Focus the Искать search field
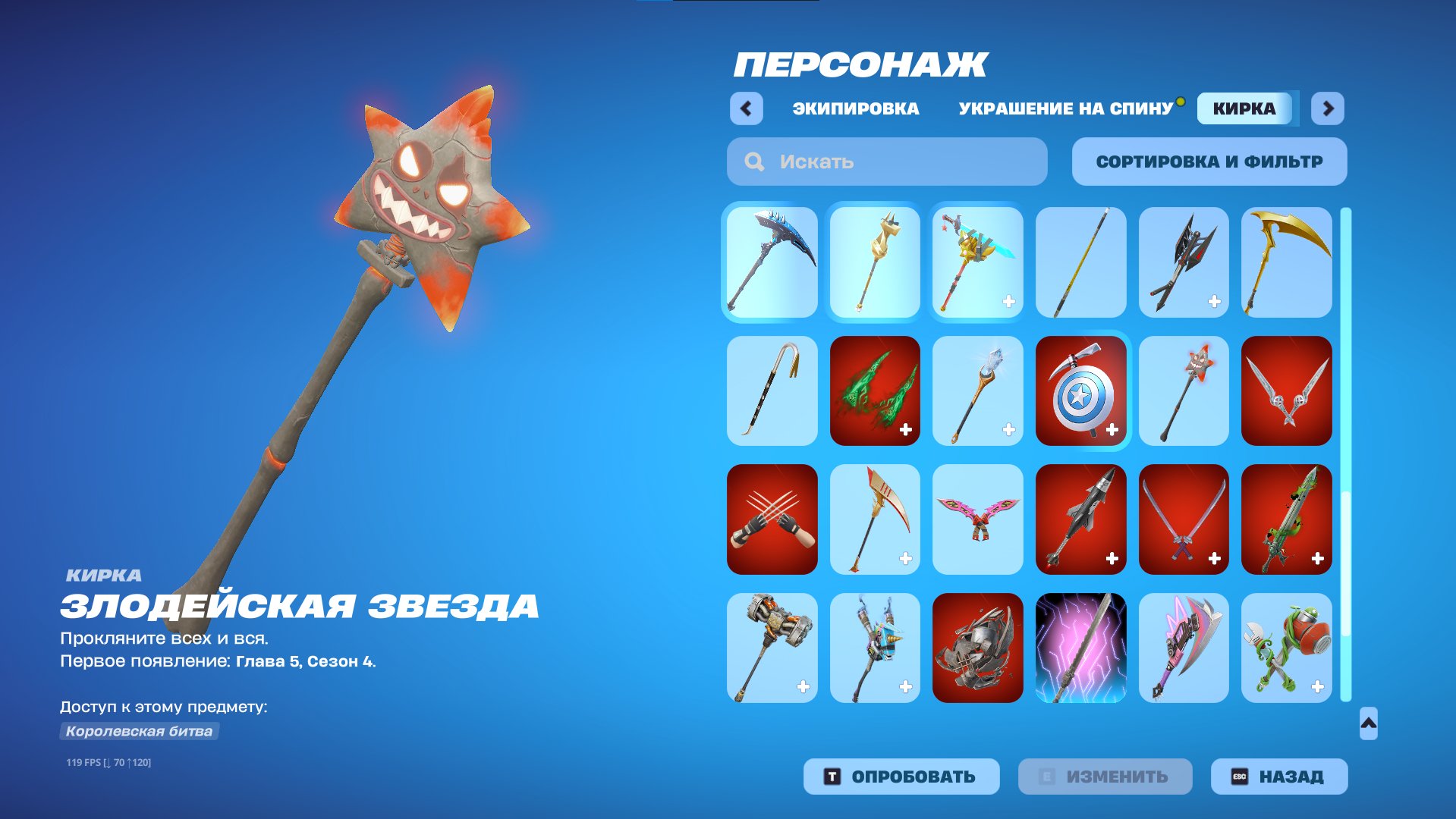This screenshot has width=1456, height=819. click(886, 162)
